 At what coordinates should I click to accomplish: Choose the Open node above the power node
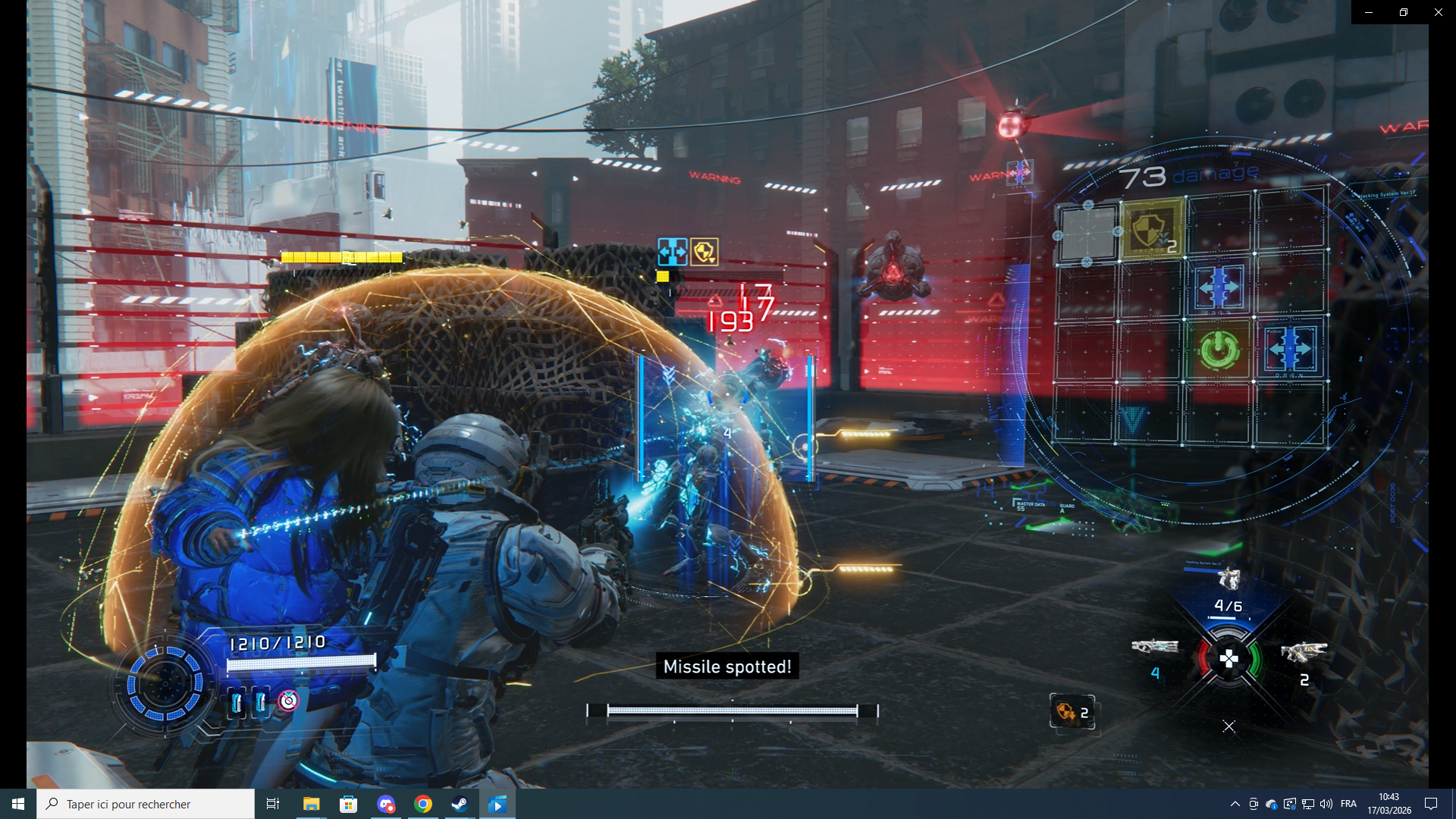click(1219, 287)
